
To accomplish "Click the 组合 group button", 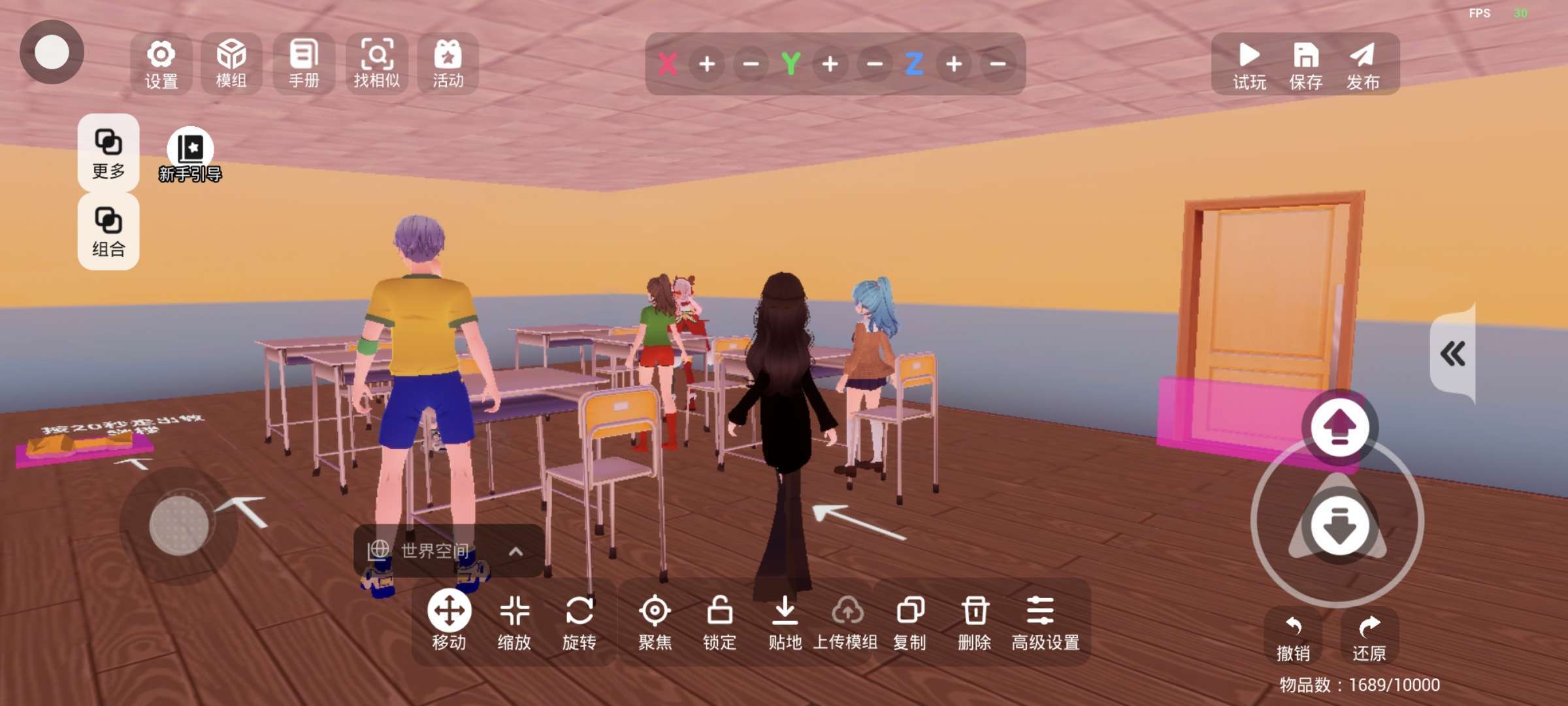I will coord(108,231).
